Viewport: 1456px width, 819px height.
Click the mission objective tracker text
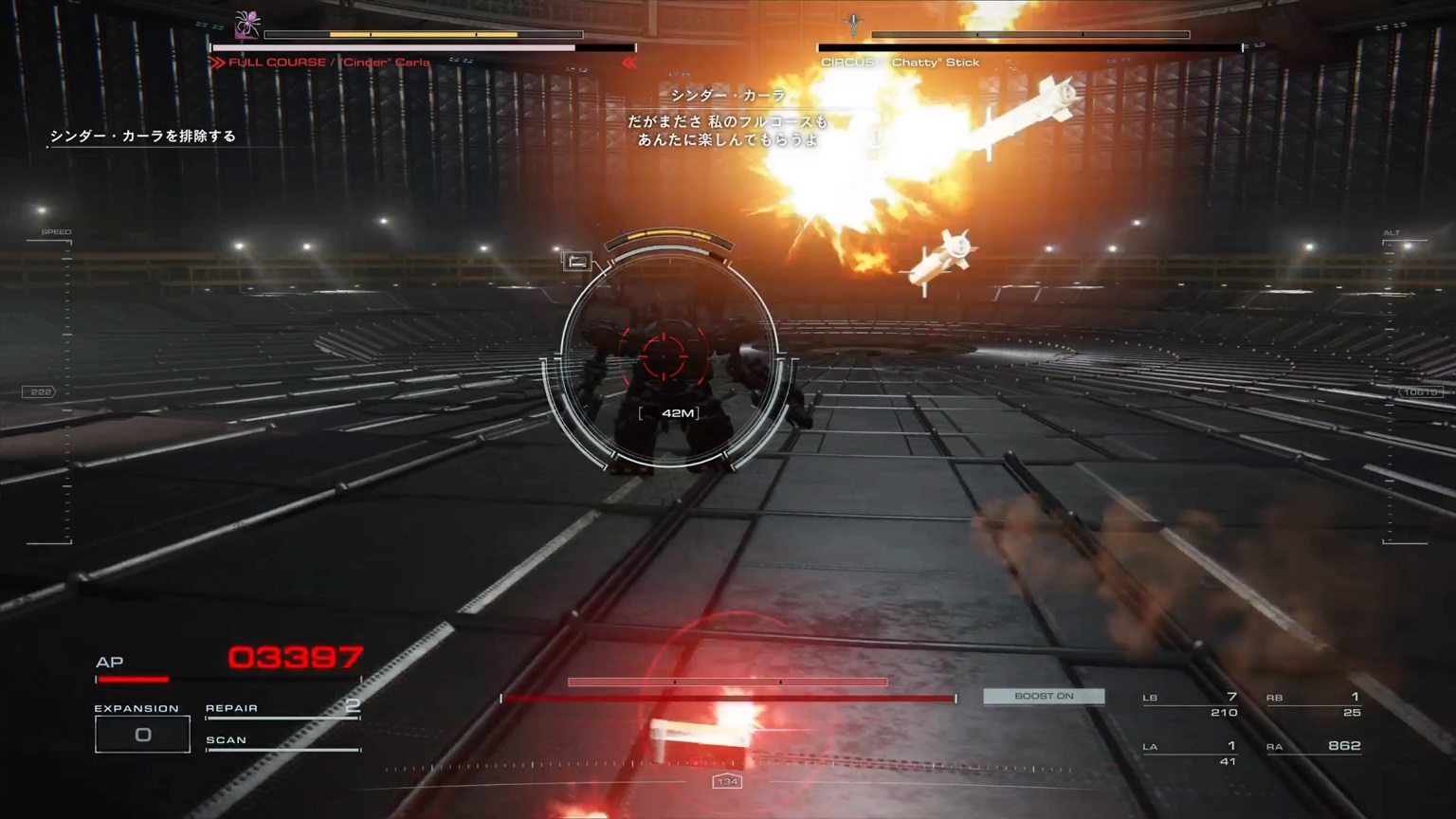(x=143, y=136)
